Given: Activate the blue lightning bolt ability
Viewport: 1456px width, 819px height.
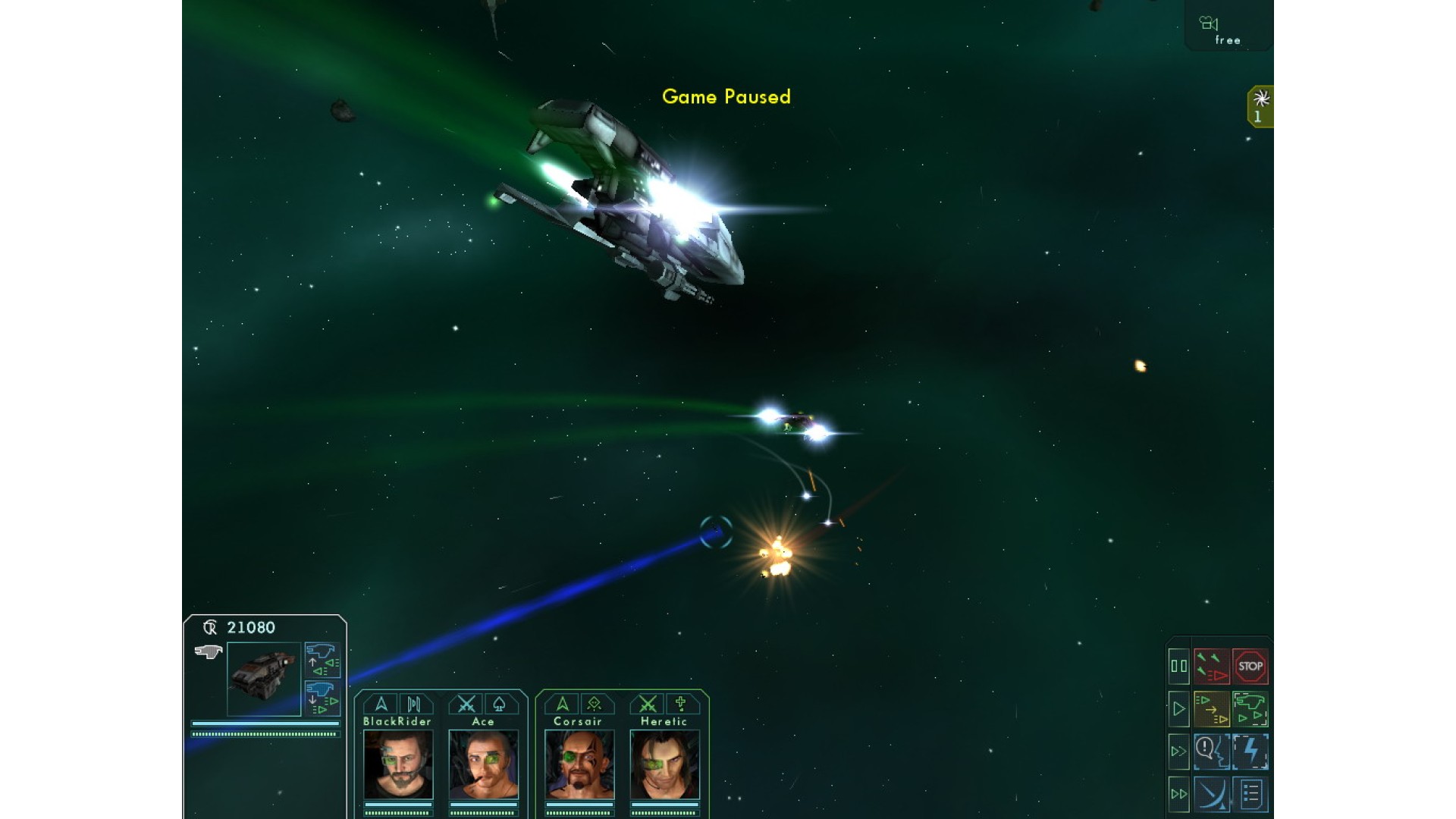Looking at the screenshot, I should pos(1250,752).
